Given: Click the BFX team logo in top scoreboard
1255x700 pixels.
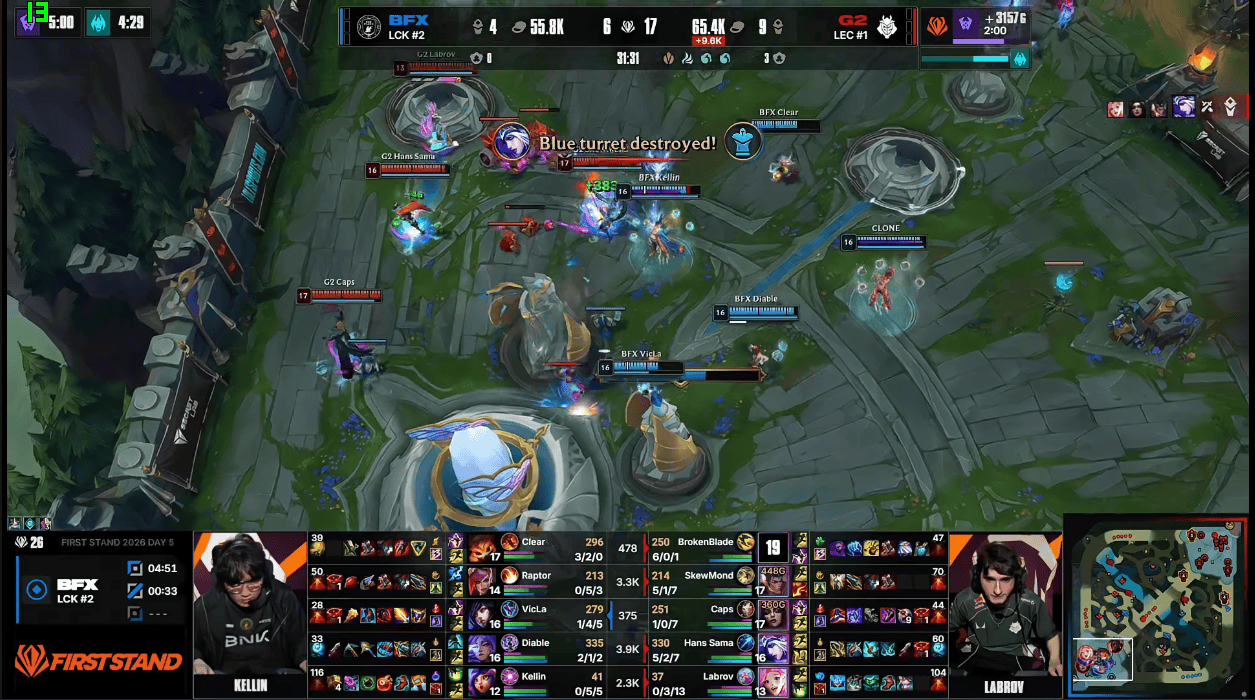Looking at the screenshot, I should coord(367,27).
